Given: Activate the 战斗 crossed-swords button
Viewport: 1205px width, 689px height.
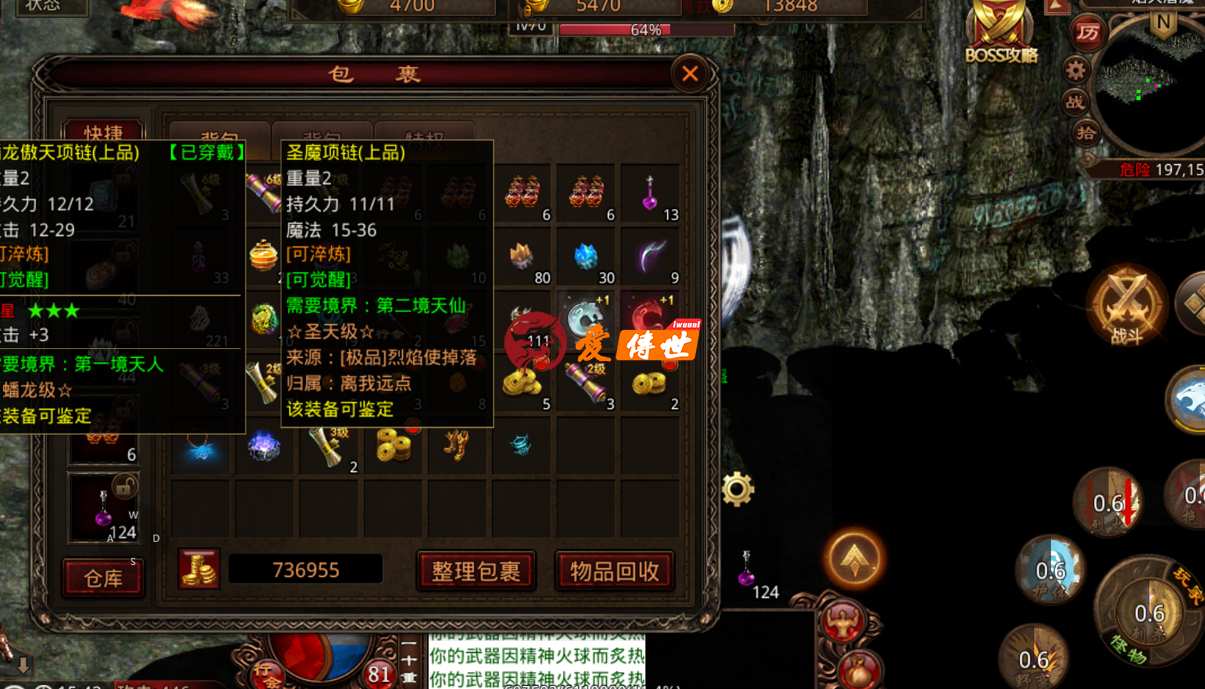Looking at the screenshot, I should tap(1127, 305).
